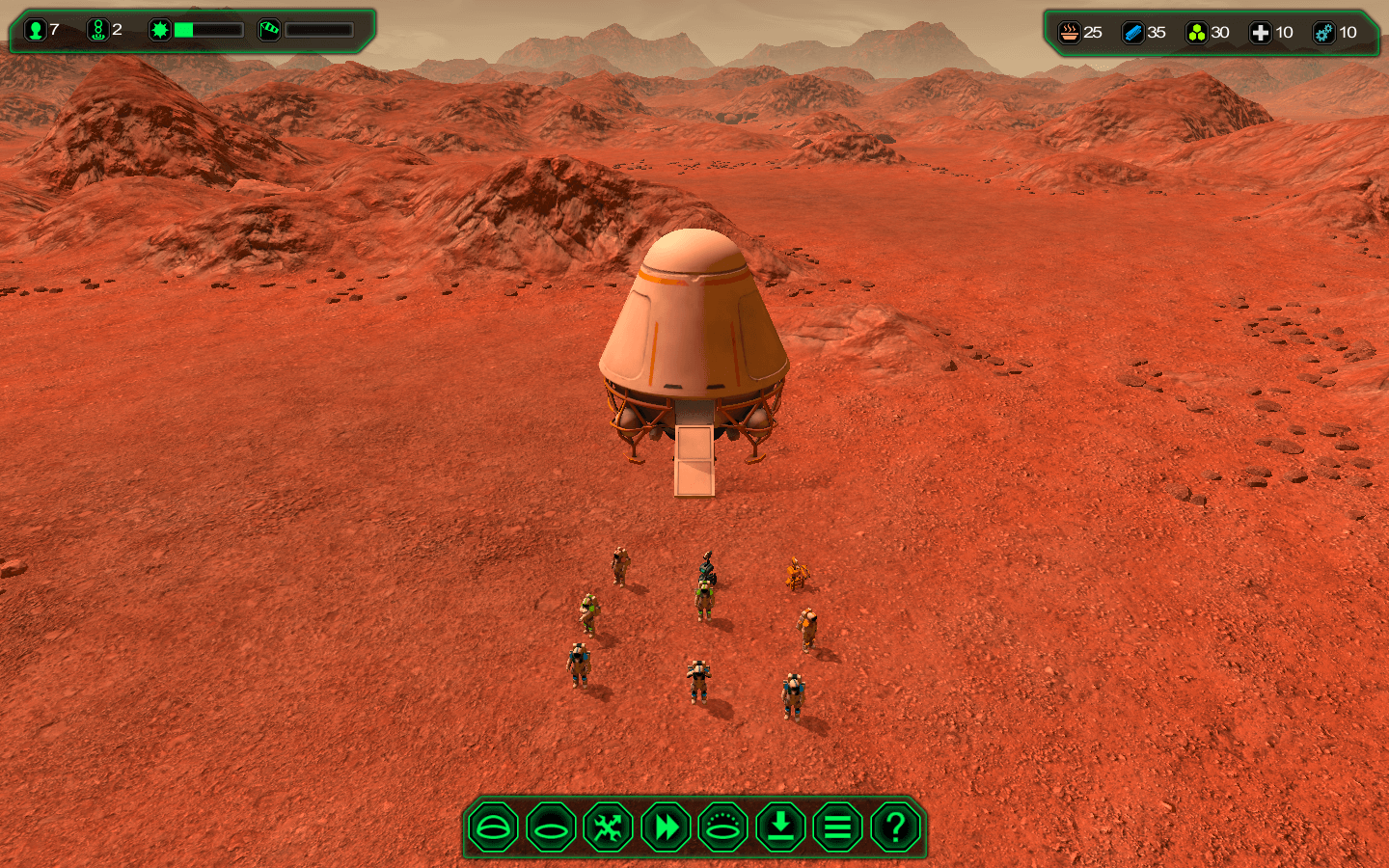Screen dimensions: 1389x868
Task: Click the steaming bowl food resource icon
Action: (1070, 33)
